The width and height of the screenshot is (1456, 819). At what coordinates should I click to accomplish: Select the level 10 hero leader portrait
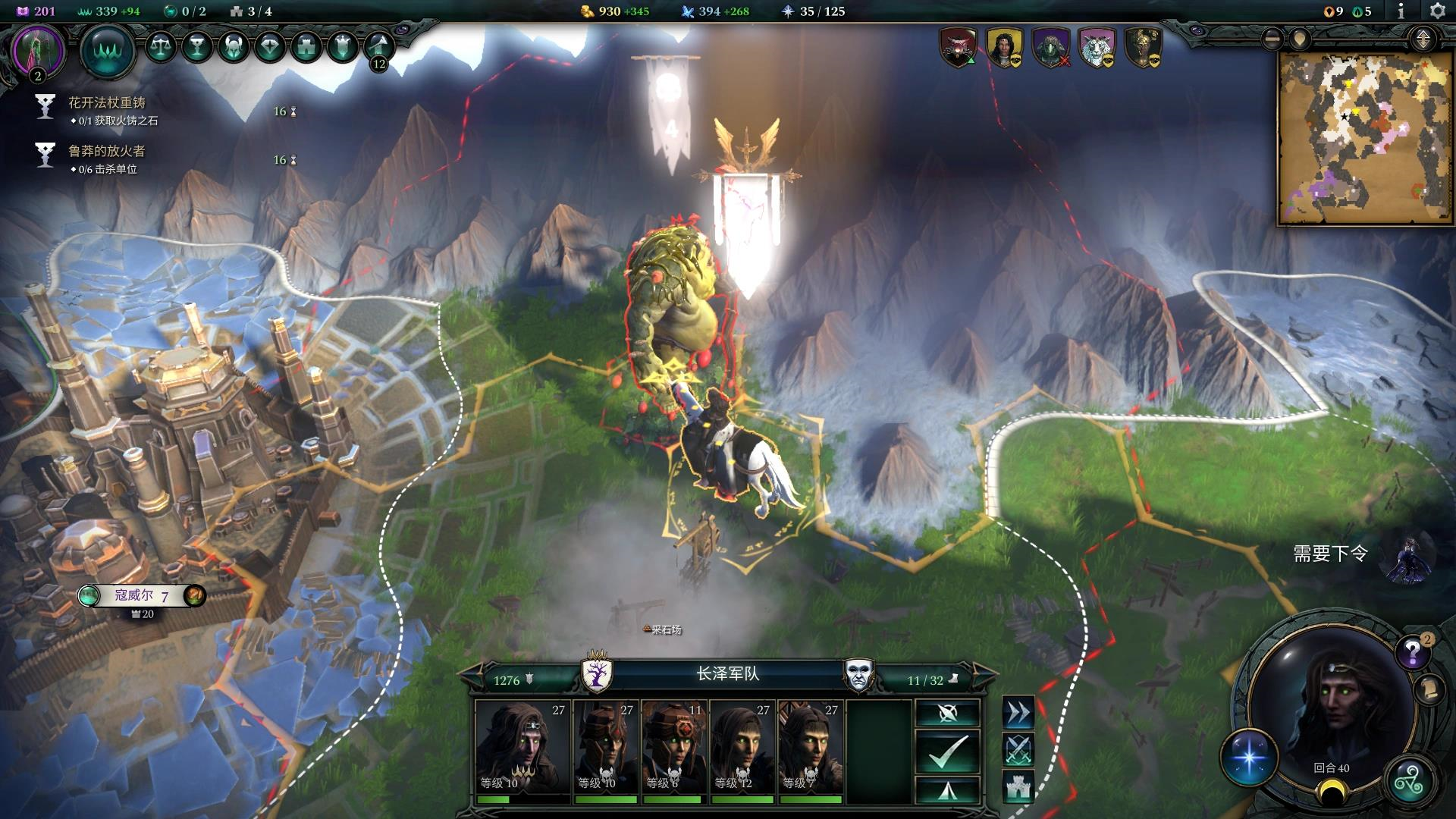(x=522, y=748)
